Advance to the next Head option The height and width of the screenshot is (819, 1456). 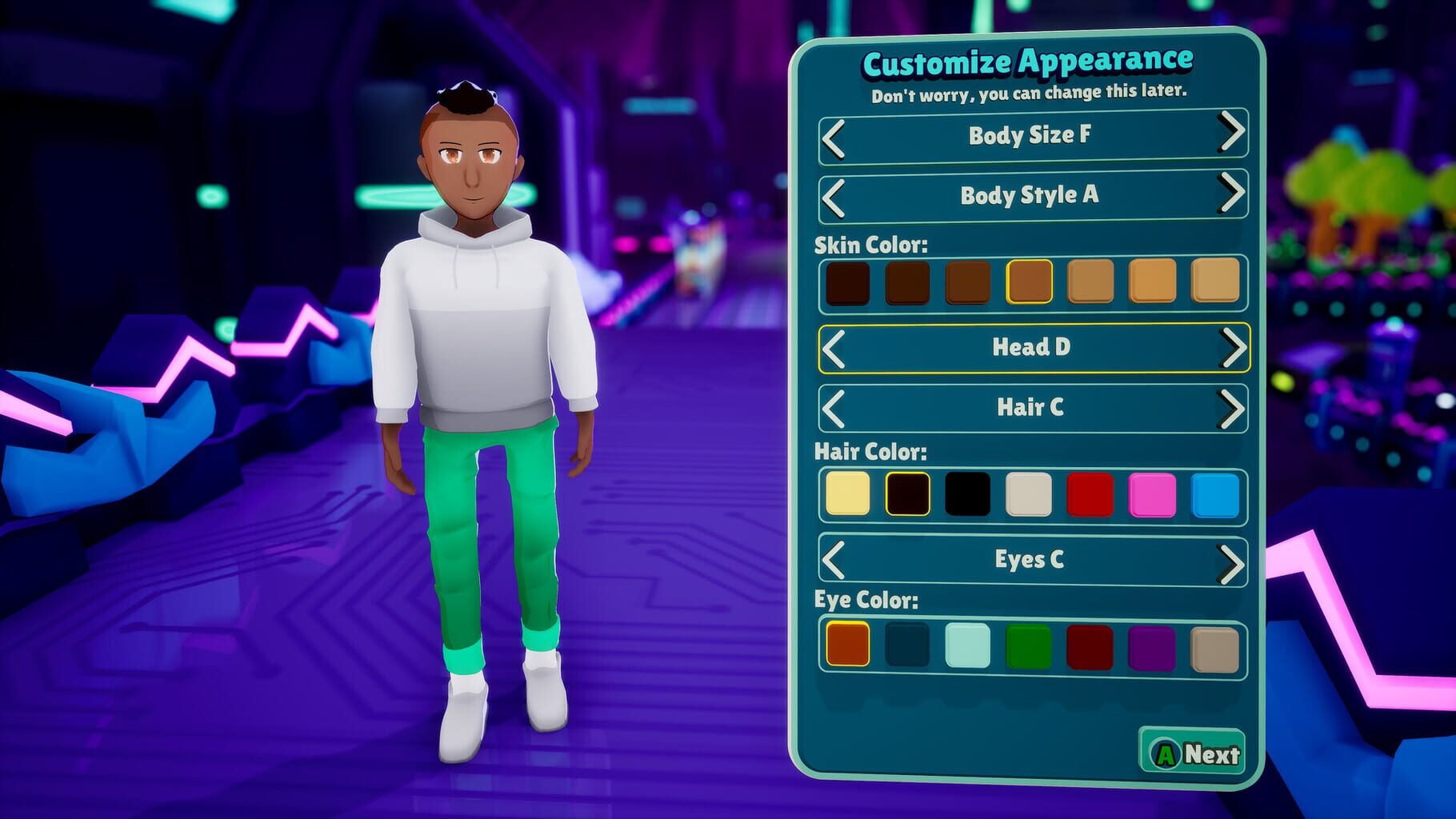1232,348
